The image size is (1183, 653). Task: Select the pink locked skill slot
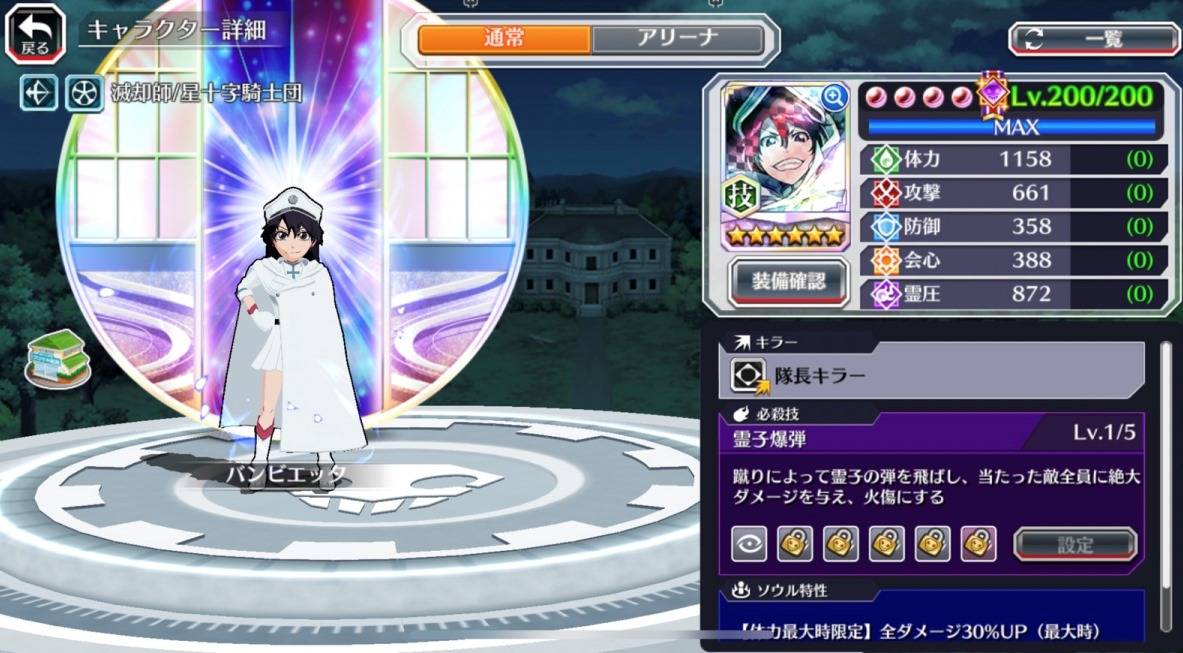tap(978, 544)
